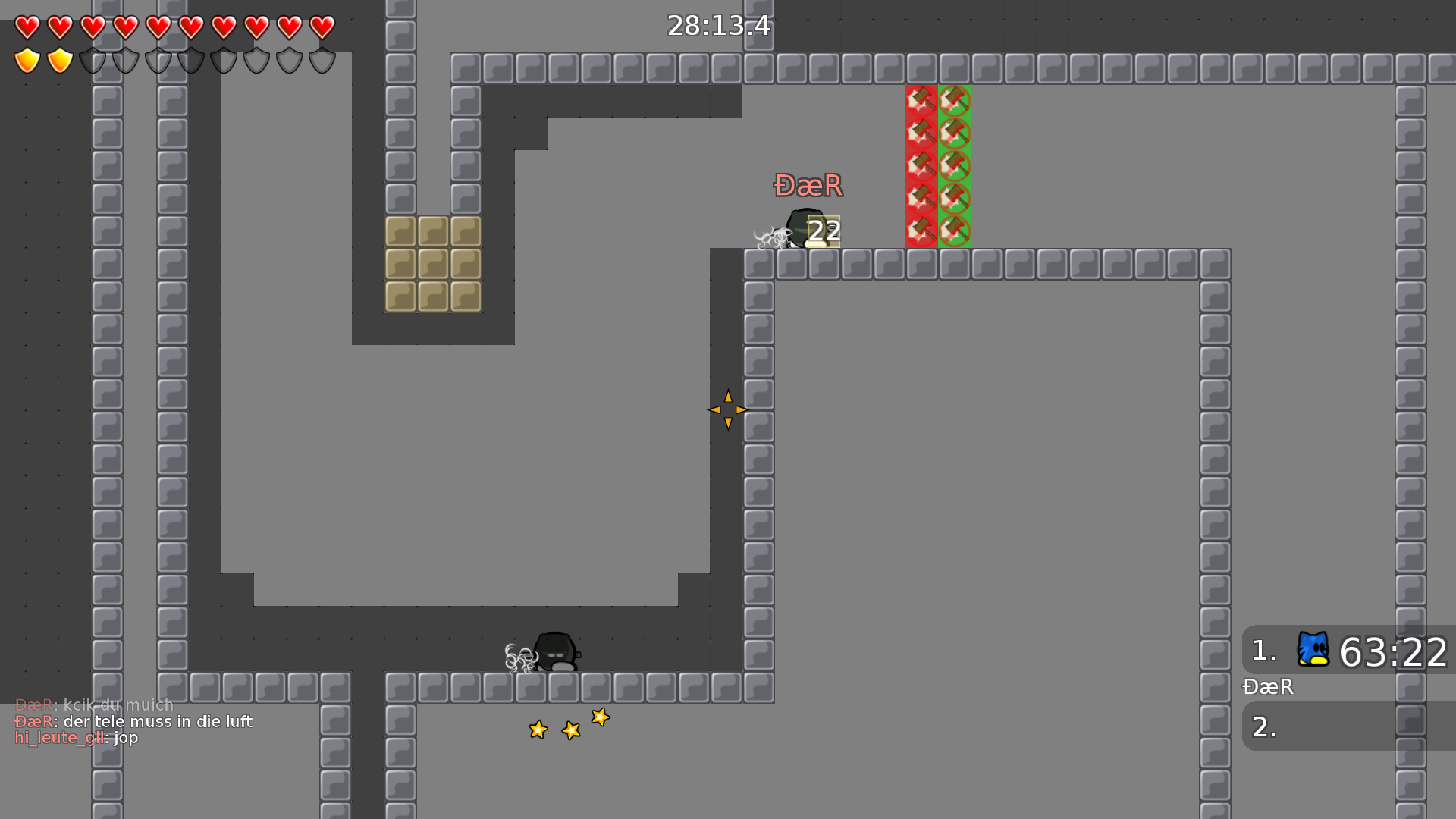Expand the ĐæR spectator row
Screen dimensions: 1456x819
1267,688
